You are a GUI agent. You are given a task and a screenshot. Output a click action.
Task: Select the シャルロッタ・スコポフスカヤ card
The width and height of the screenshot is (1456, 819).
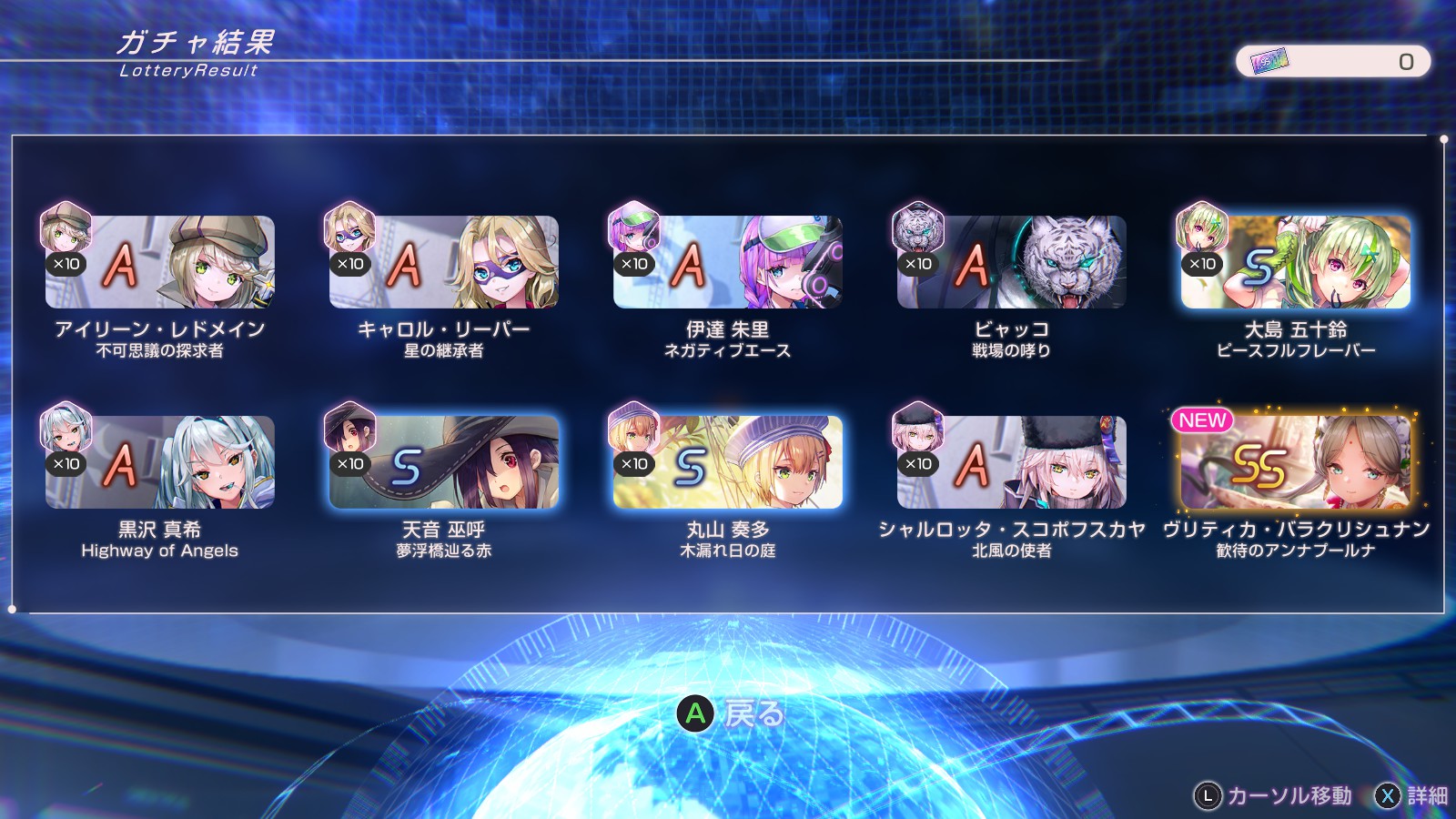tap(1012, 462)
